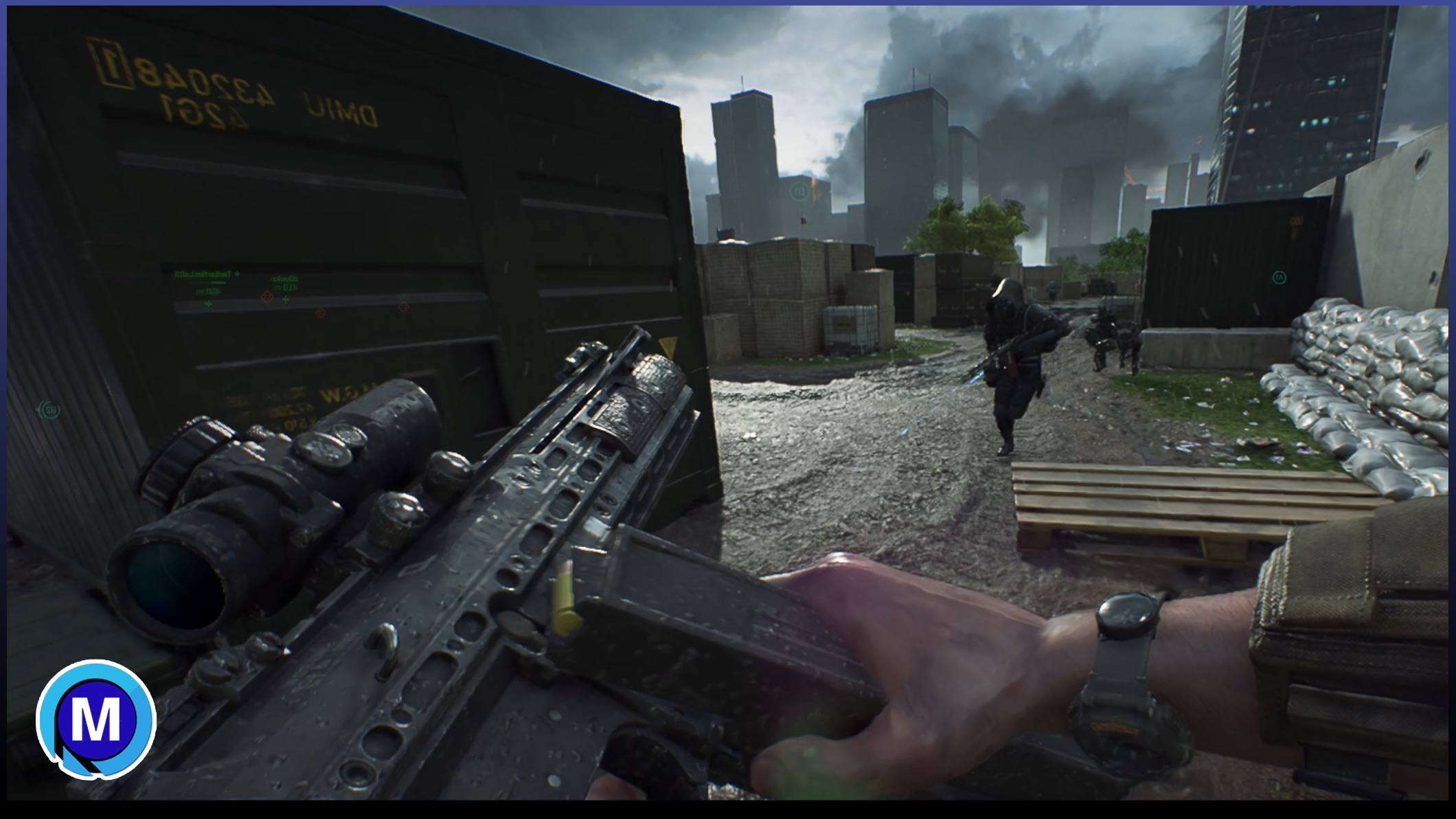
Task: Click TankerNecLa03's green health bar
Action: click(x=208, y=282)
